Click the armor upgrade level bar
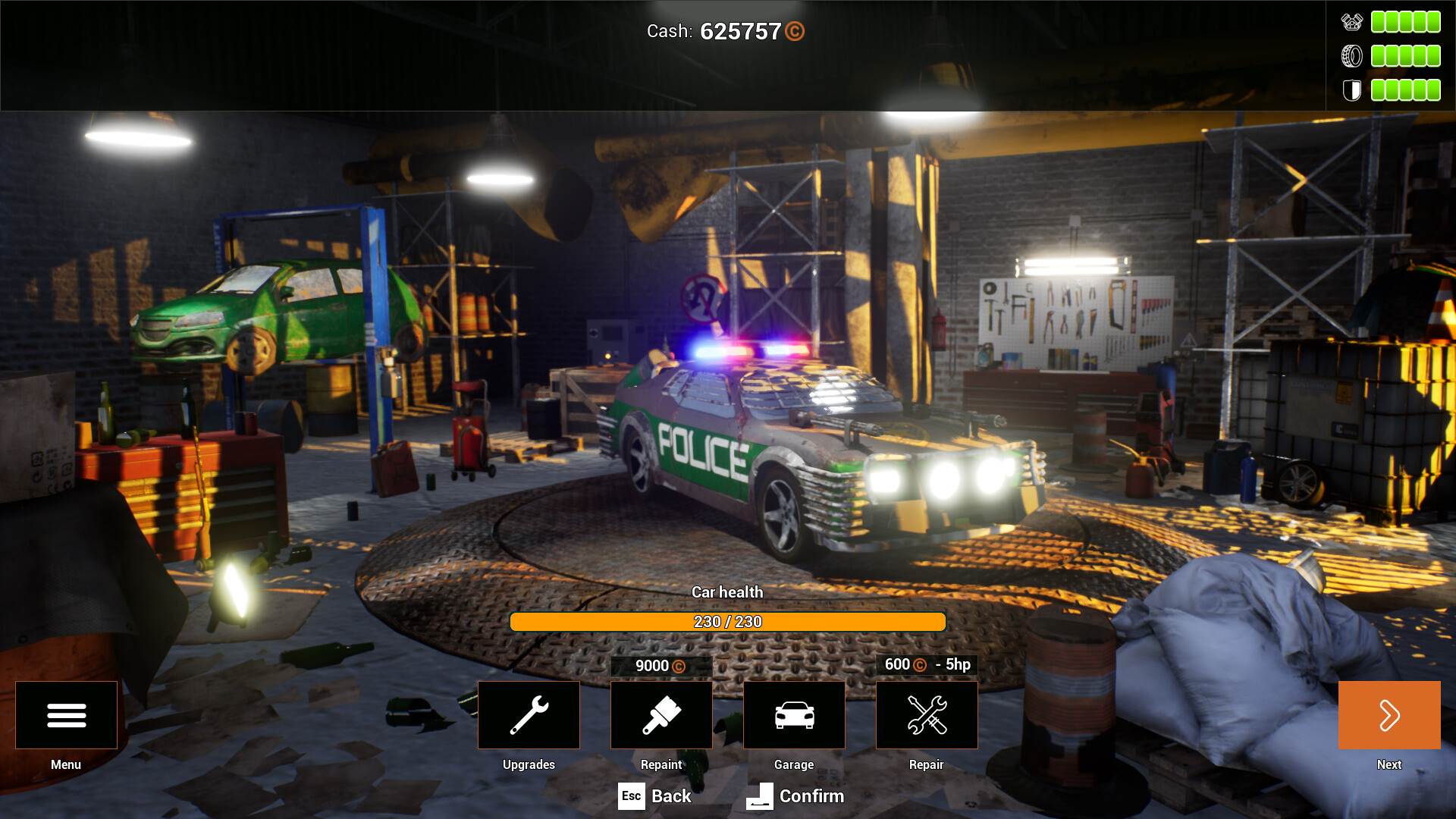 pos(1405,89)
